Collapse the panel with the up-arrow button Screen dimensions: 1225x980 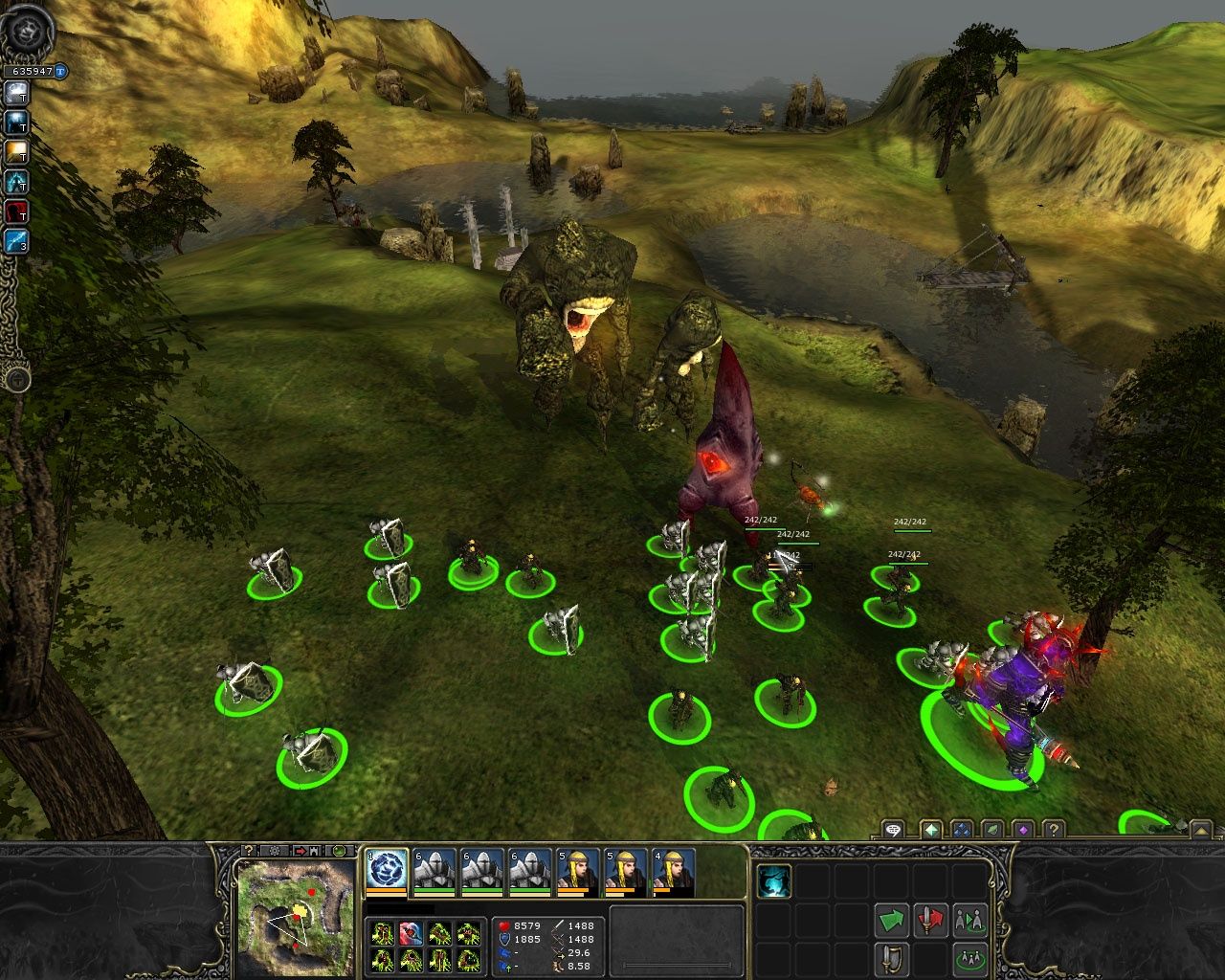tap(1199, 830)
